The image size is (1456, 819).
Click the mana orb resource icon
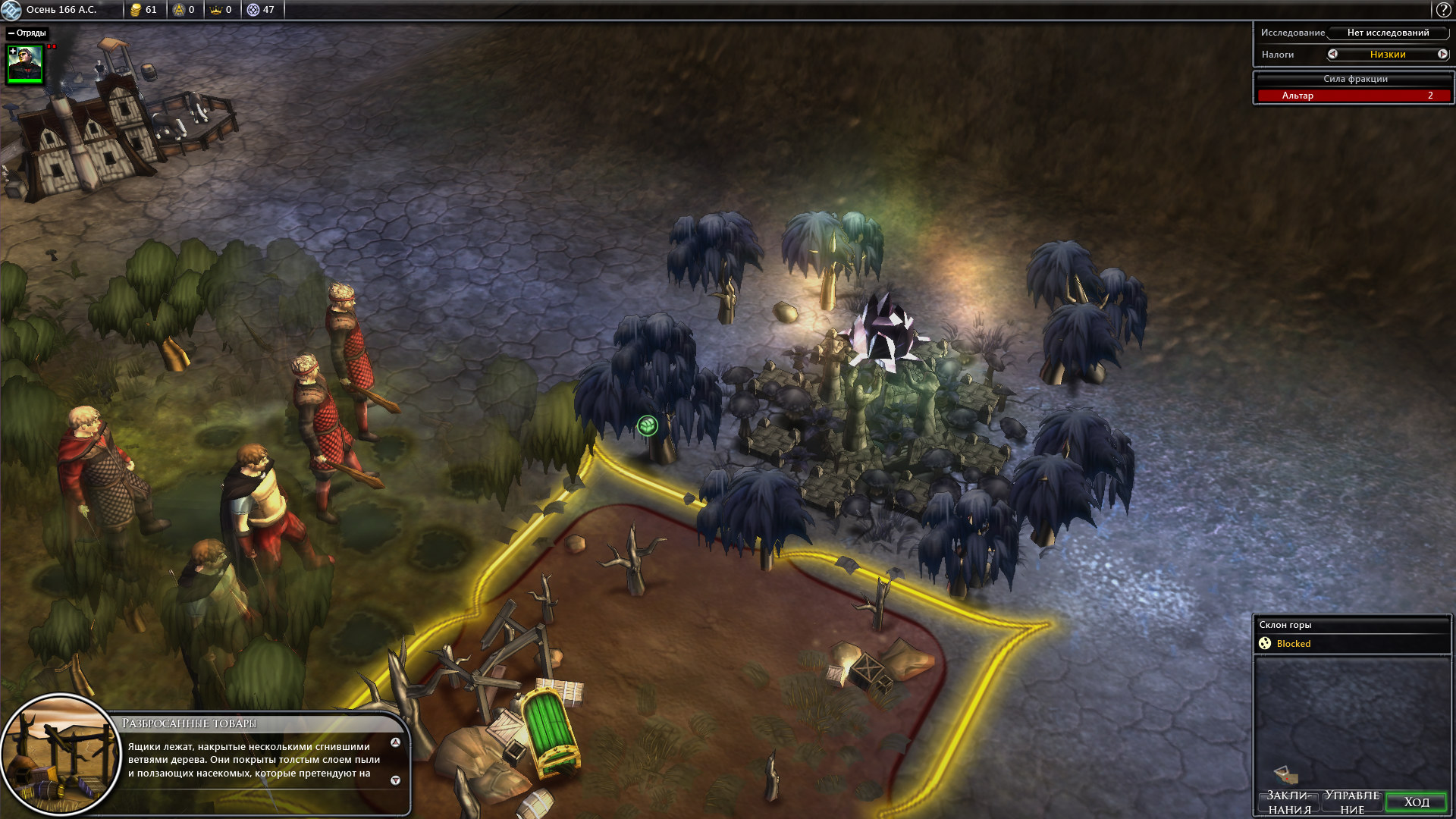(253, 10)
